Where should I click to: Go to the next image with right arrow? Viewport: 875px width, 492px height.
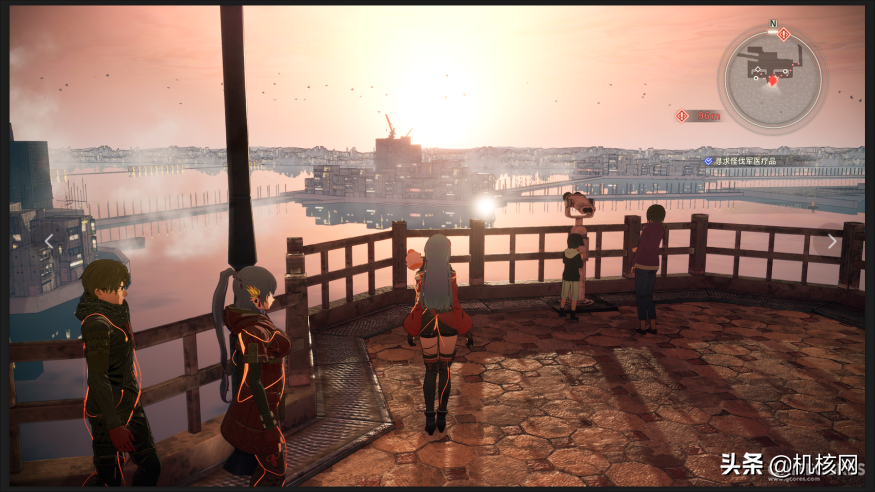tap(832, 241)
